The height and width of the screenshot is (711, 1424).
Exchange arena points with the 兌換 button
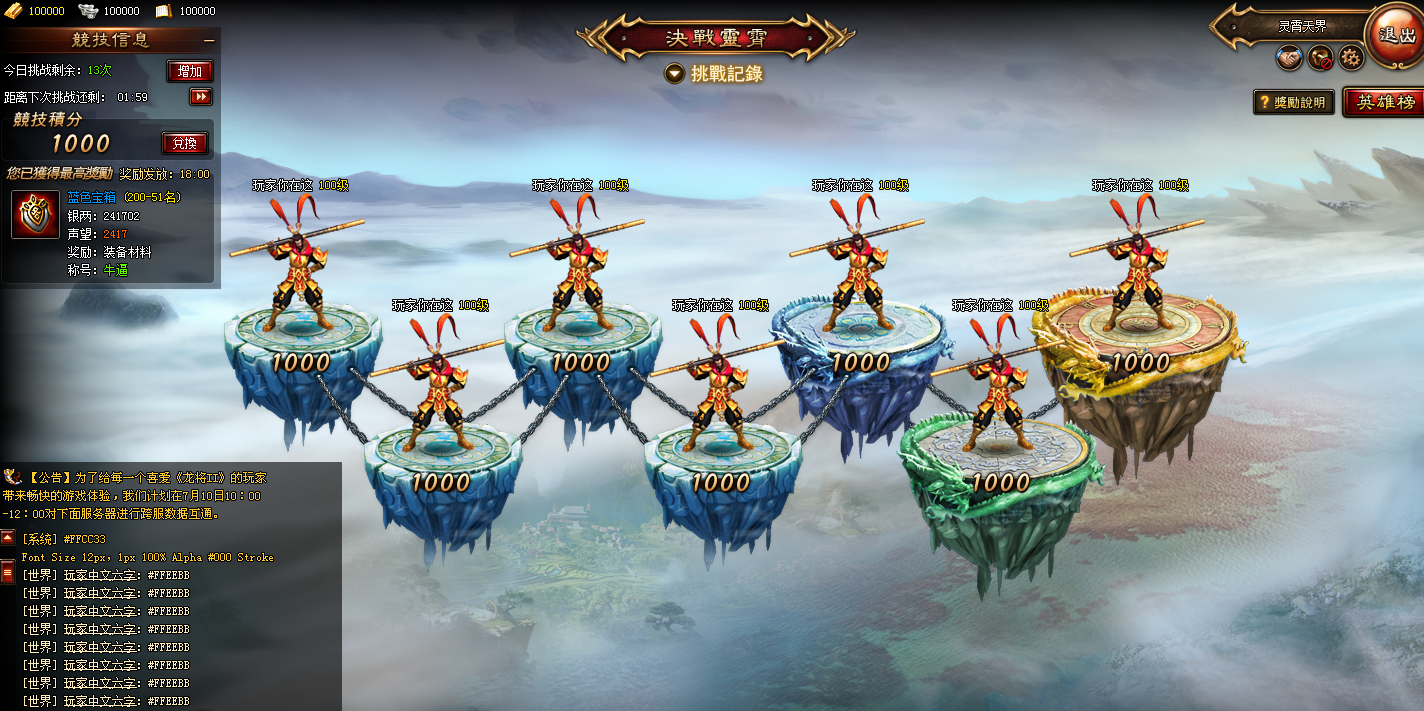tap(184, 143)
